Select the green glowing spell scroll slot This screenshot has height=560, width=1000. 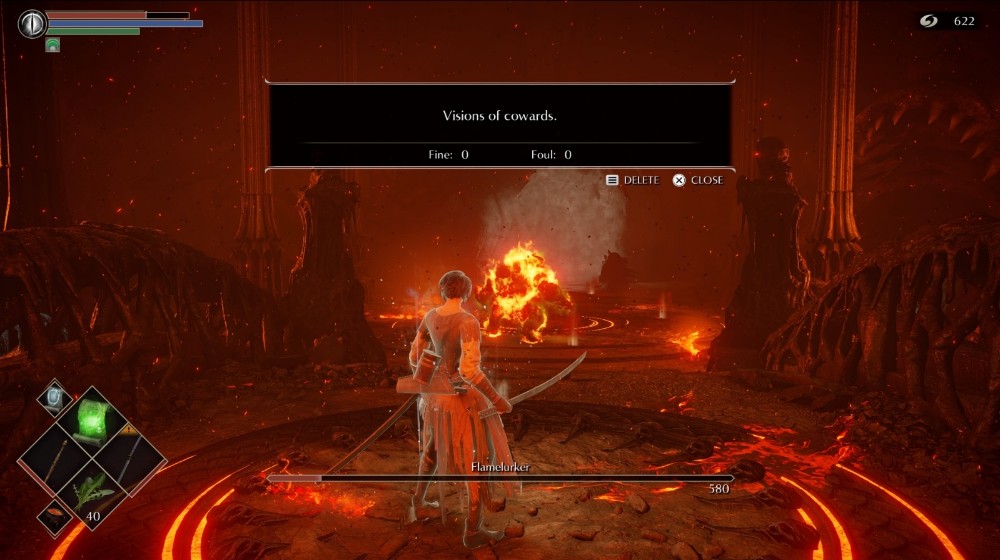93,418
